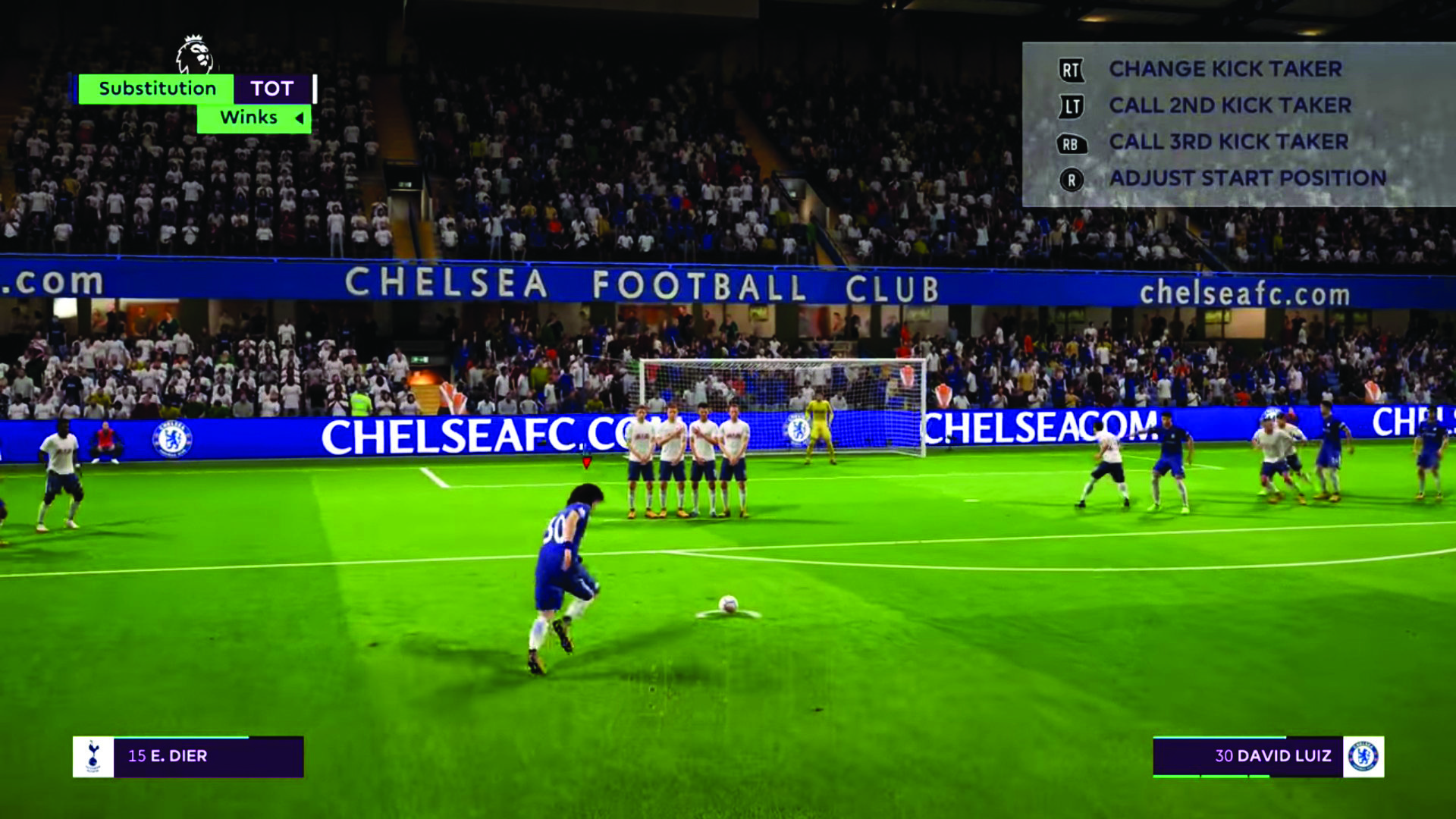
Task: Toggle the TOT team abbreviation tag
Action: click(x=273, y=88)
